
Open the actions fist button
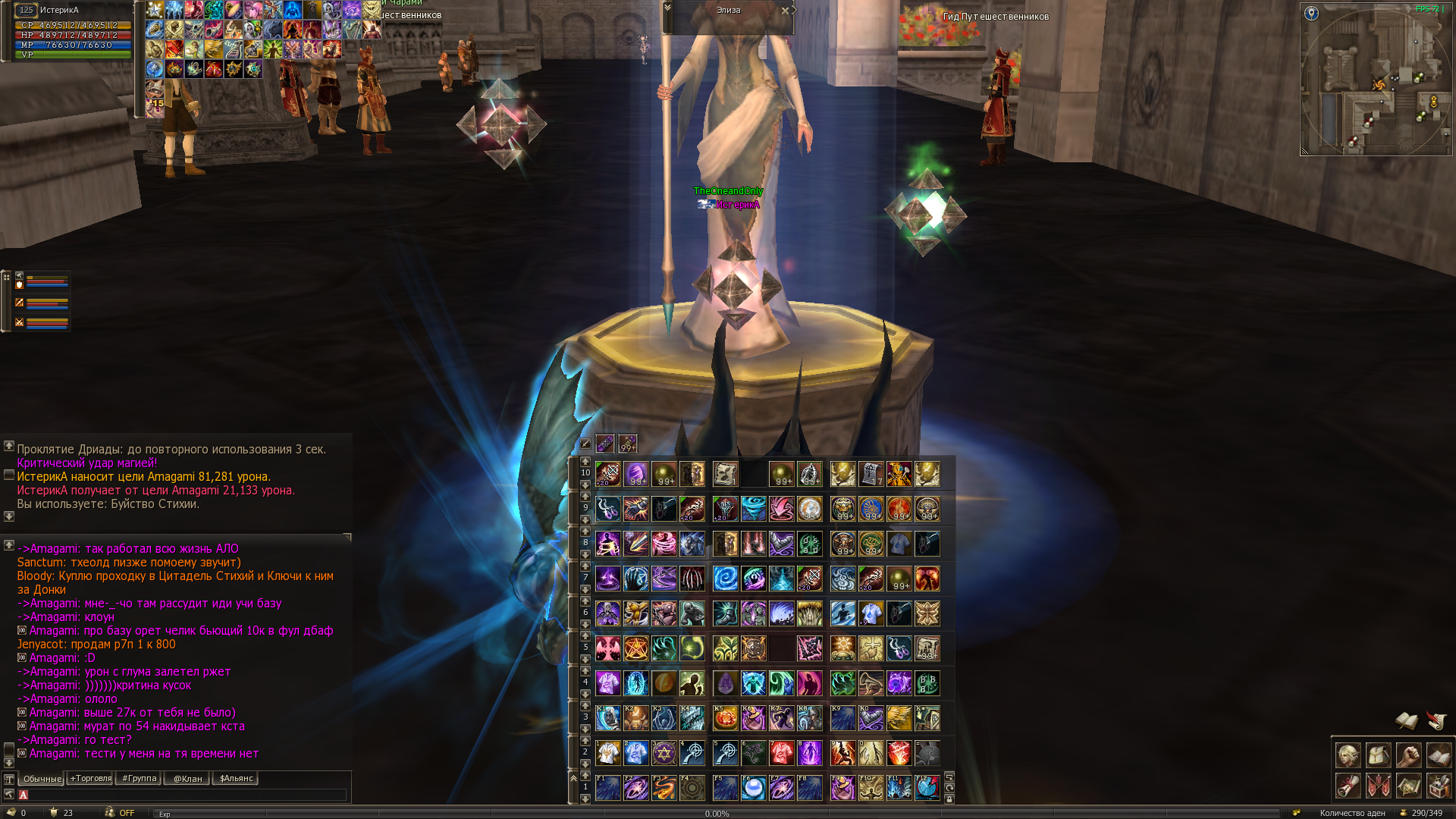(x=1408, y=755)
